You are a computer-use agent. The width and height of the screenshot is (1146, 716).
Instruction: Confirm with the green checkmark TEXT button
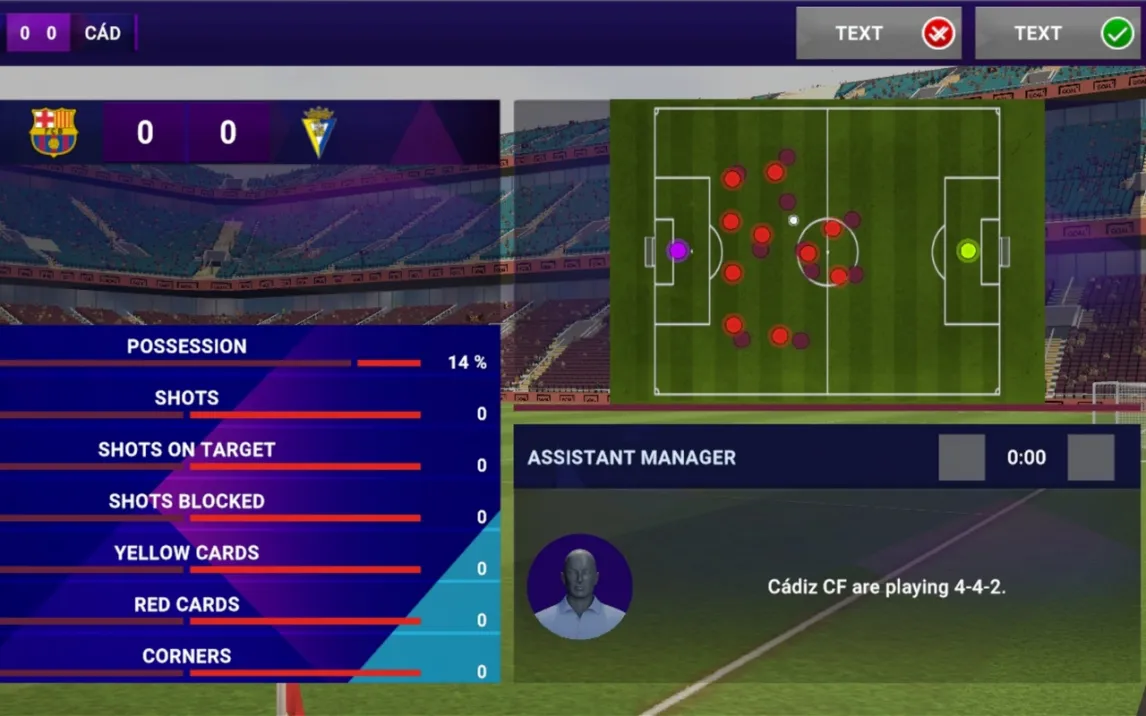(x=1057, y=34)
